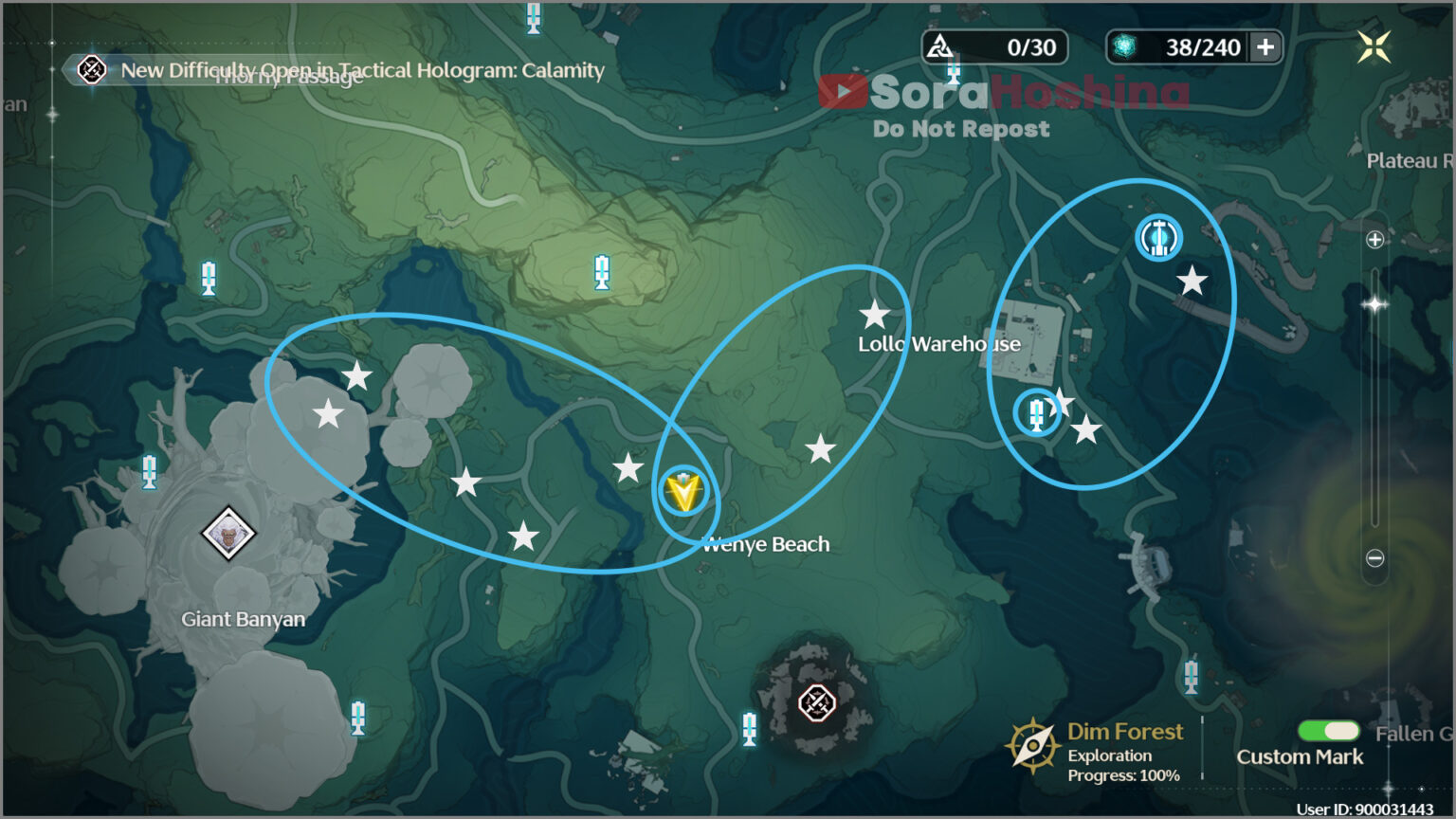The height and width of the screenshot is (819, 1456).
Task: Click the Dim Forest exploration compass icon
Action: coord(1035,745)
